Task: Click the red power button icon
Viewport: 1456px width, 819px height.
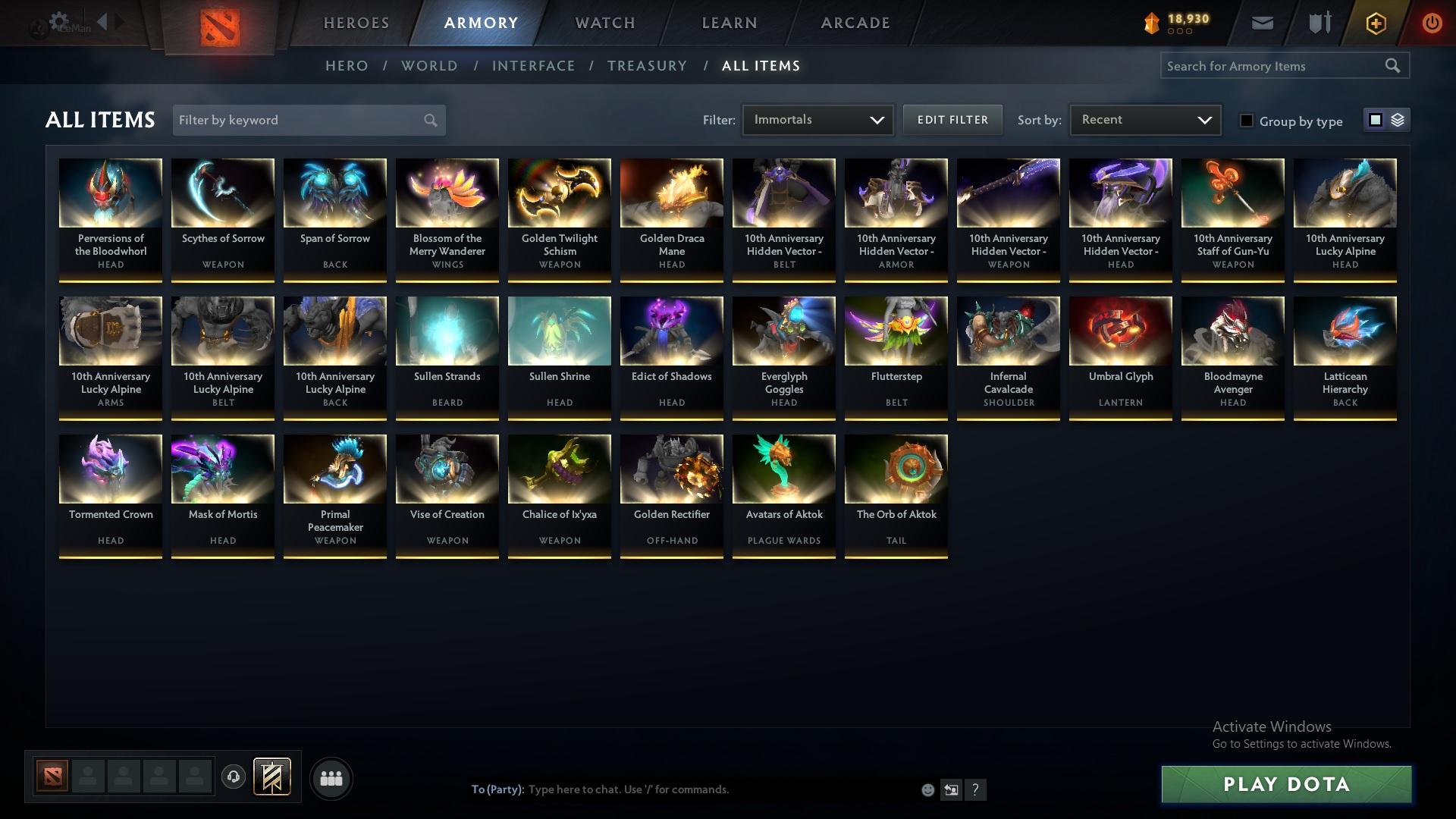Action: 1432,23
